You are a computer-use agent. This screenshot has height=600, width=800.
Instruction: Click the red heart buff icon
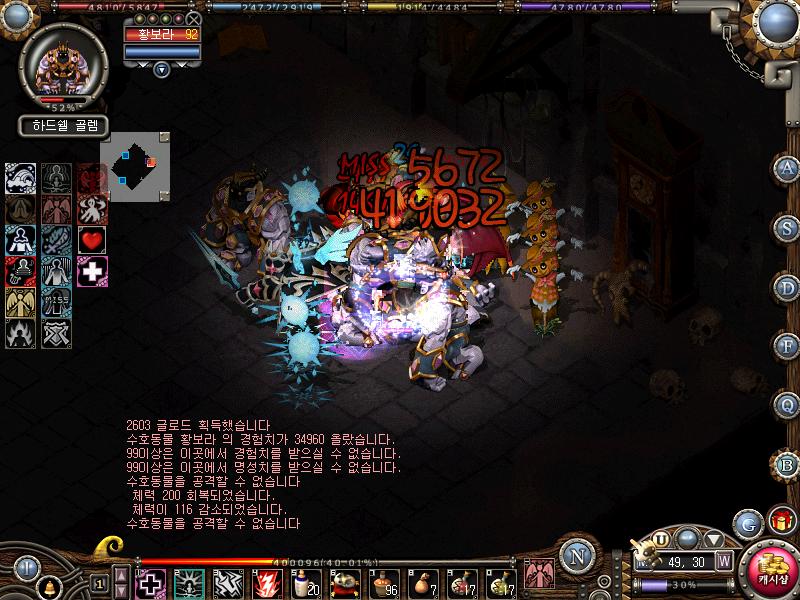point(93,241)
